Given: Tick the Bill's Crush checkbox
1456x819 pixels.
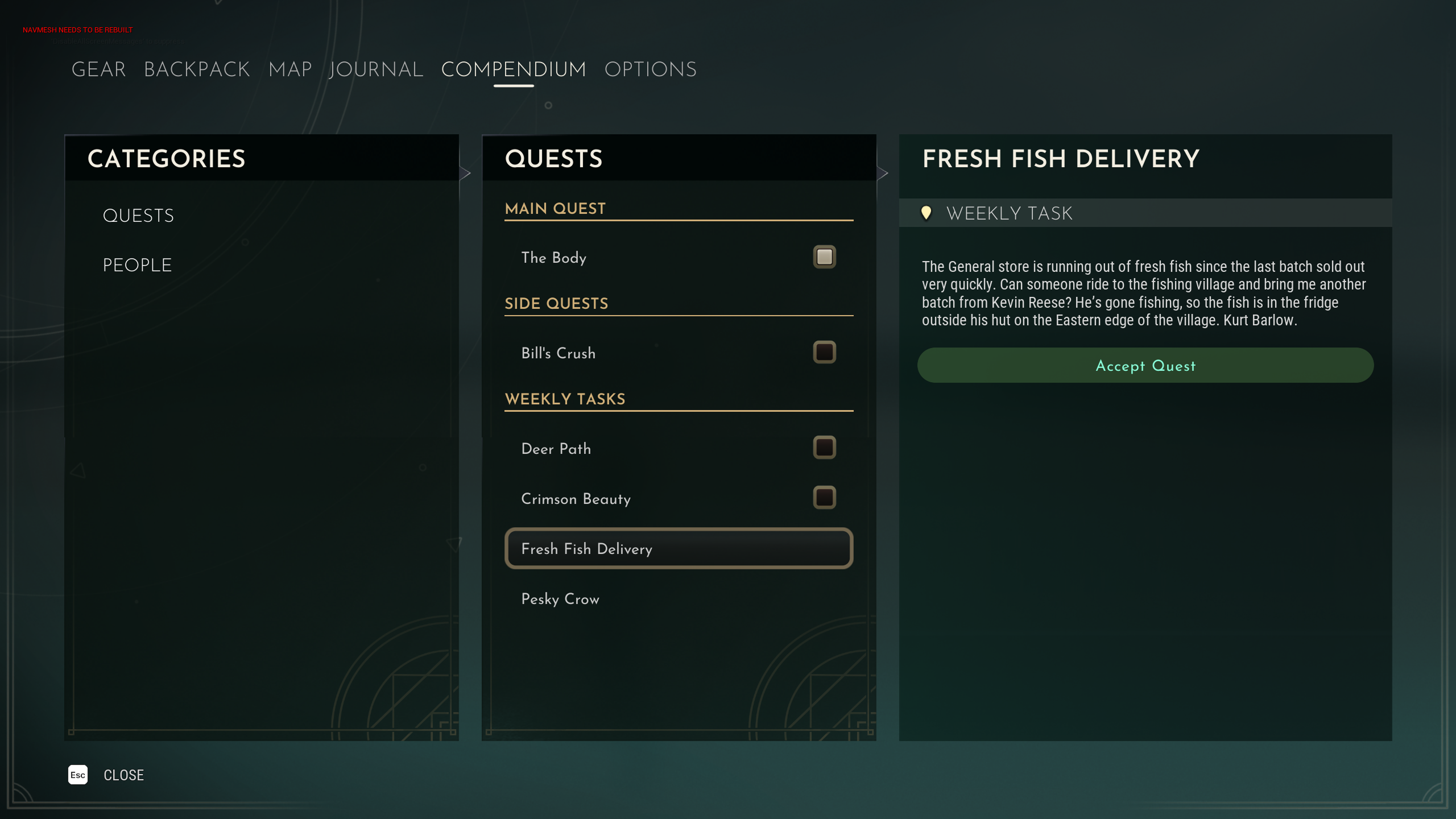Looking at the screenshot, I should click(824, 353).
